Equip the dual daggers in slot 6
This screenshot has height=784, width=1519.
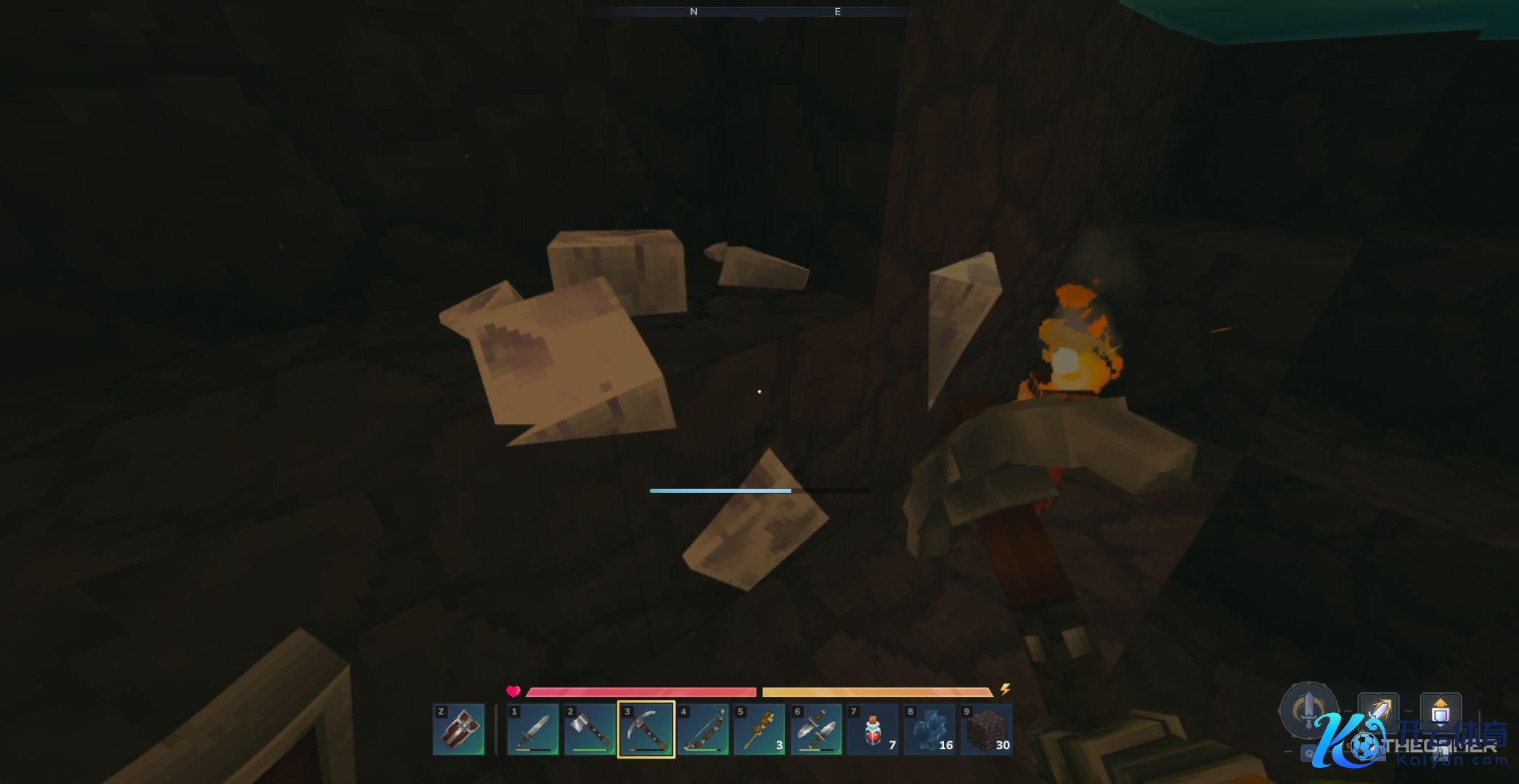pos(816,730)
